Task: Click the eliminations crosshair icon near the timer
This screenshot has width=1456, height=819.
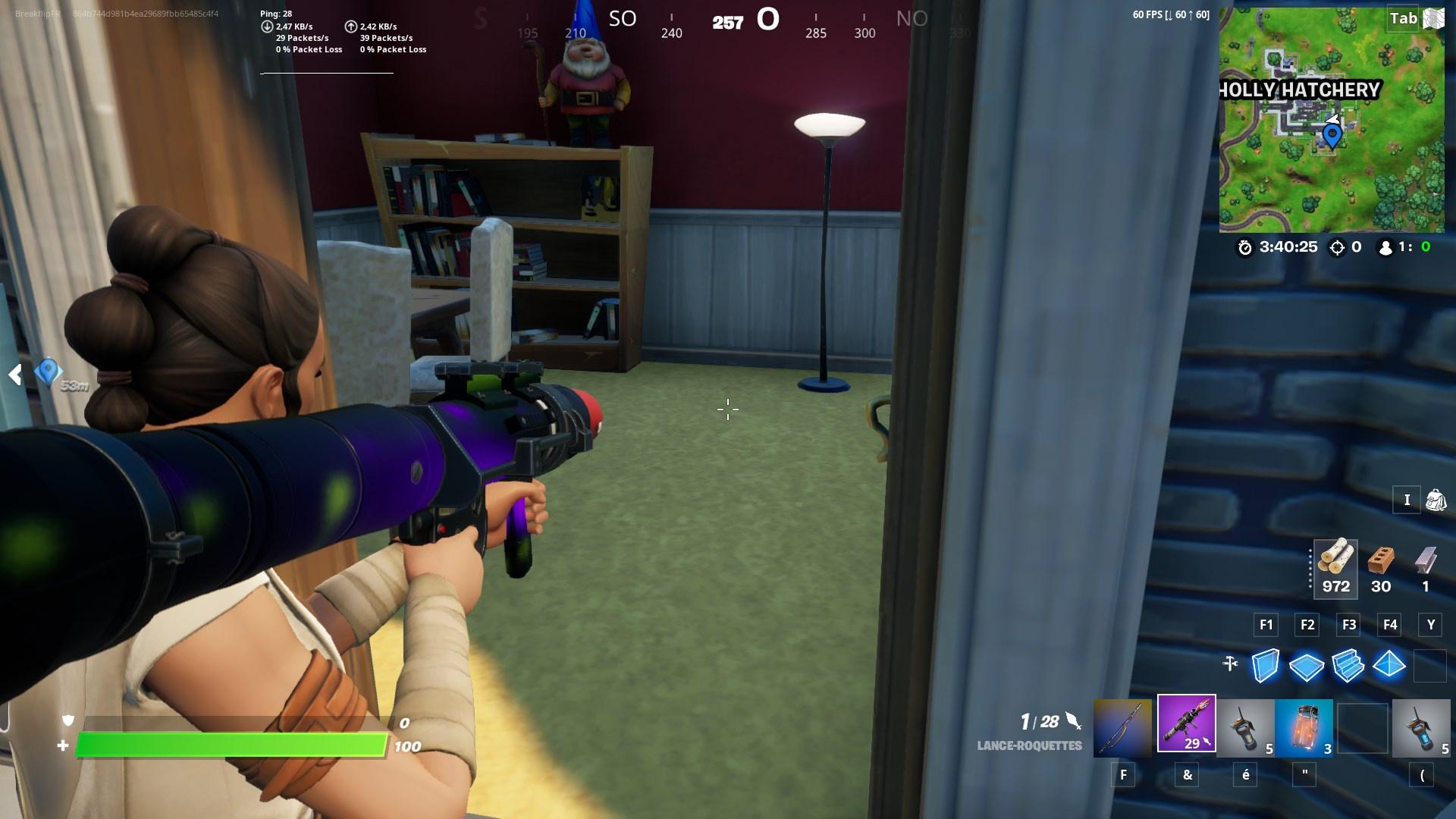Action: [x=1339, y=246]
